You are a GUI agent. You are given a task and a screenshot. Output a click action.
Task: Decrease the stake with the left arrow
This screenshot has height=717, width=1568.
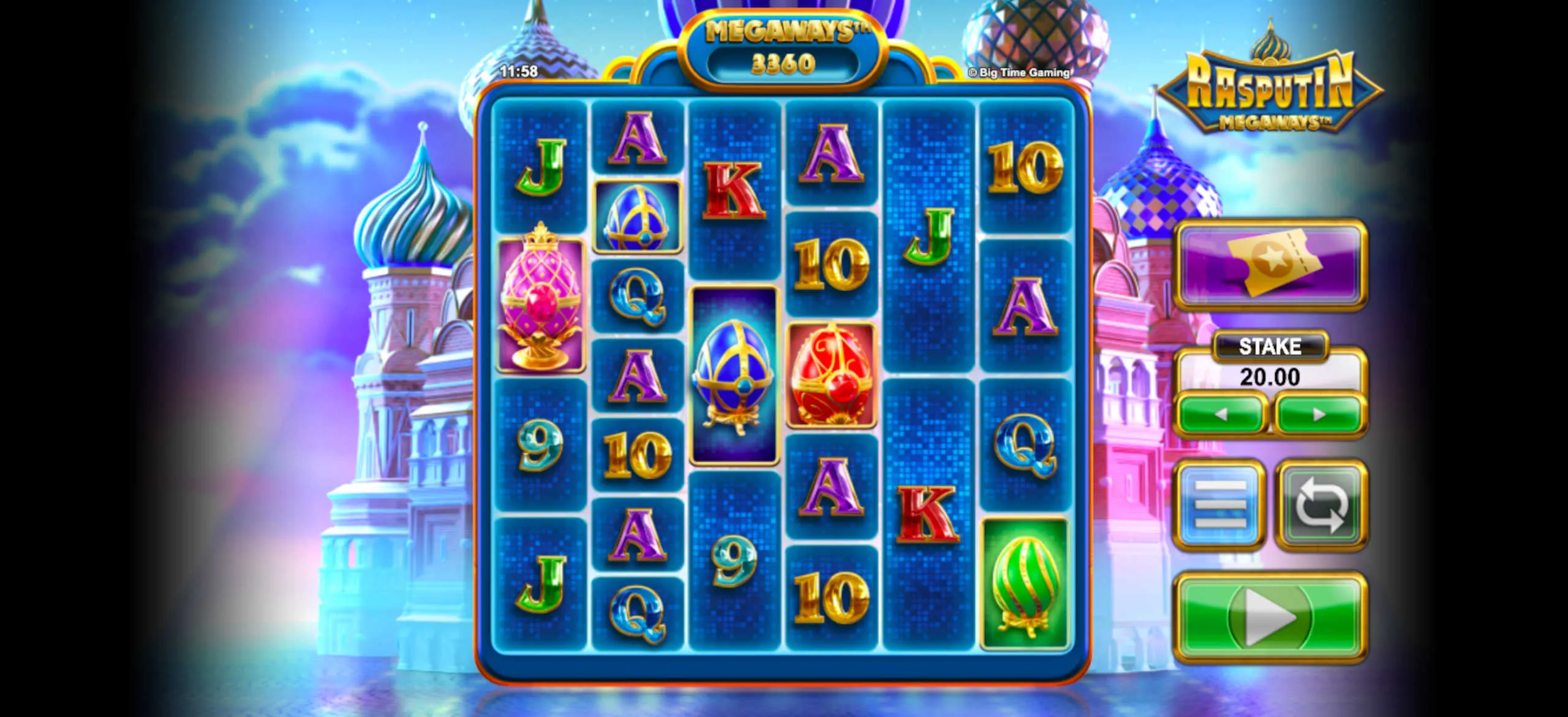(x=1221, y=414)
